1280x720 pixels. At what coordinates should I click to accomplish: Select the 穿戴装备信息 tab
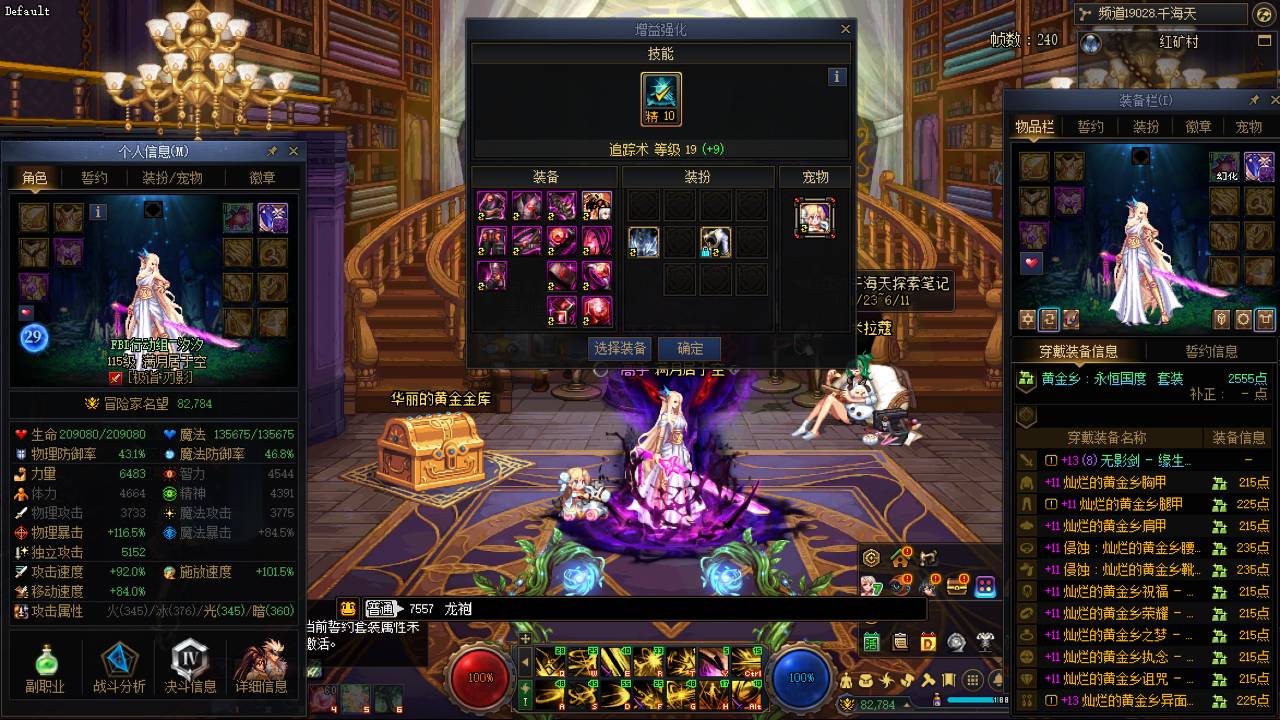coord(1078,352)
